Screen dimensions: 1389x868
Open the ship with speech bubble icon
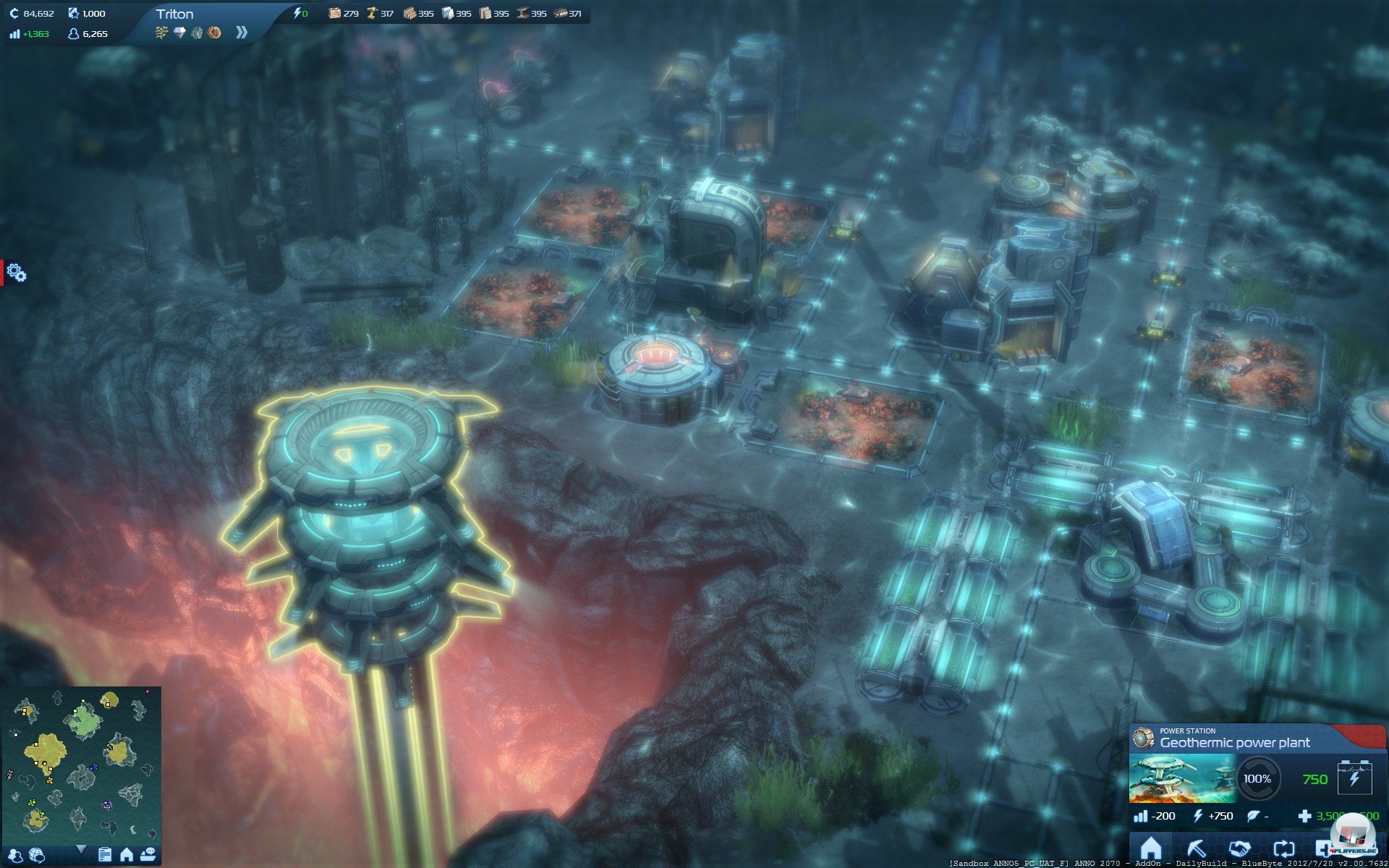click(148, 855)
